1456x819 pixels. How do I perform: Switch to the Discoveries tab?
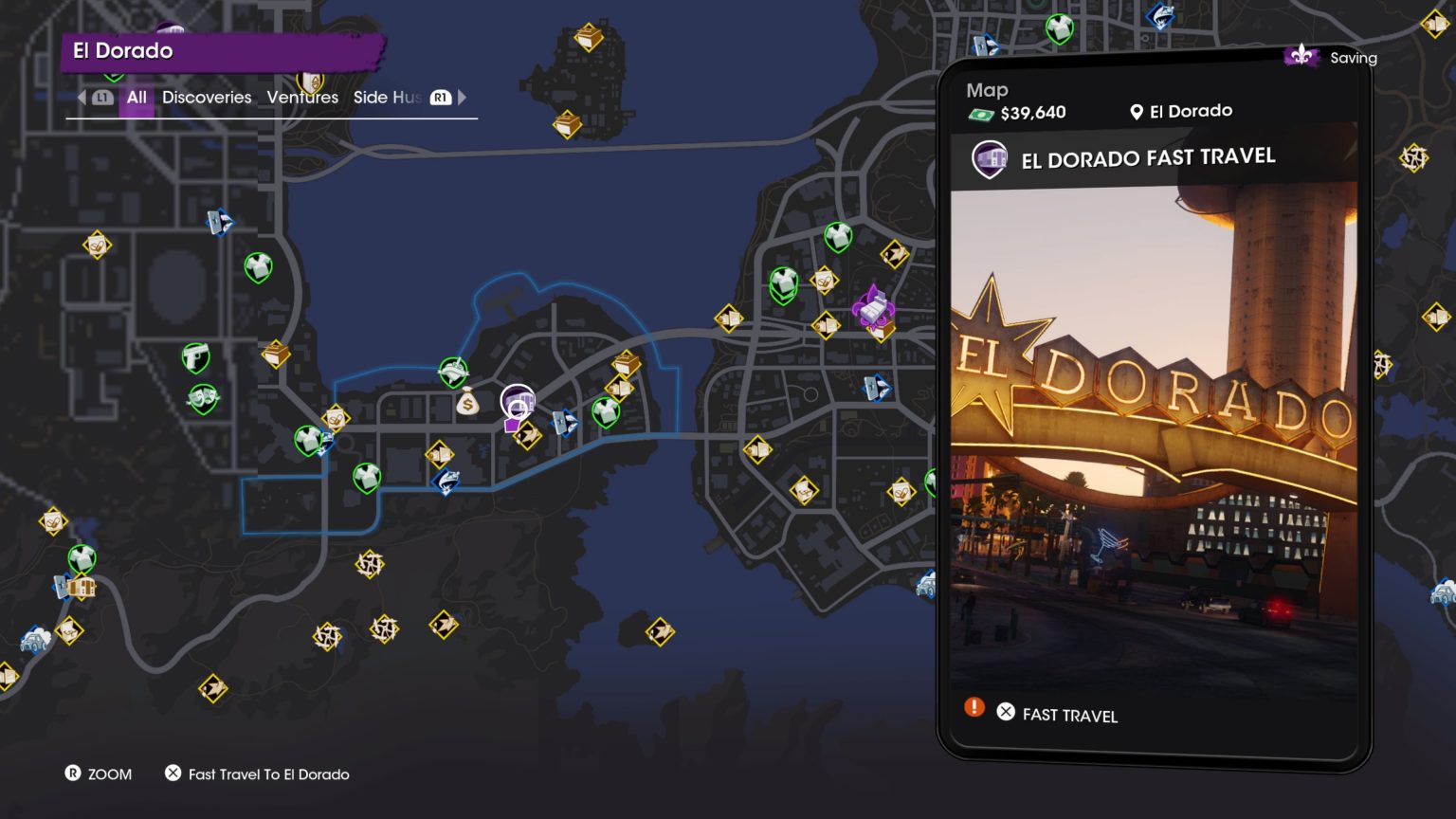[x=207, y=97]
